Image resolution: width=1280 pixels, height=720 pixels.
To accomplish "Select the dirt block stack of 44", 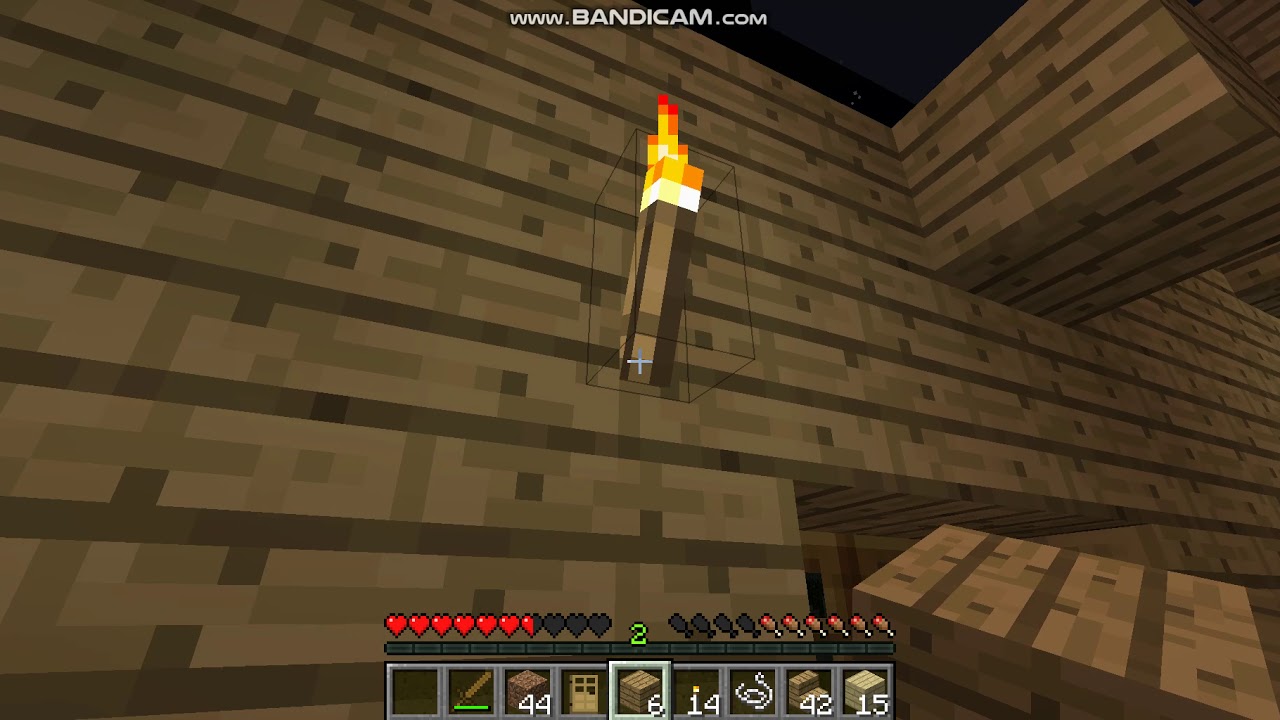I will pyautogui.click(x=526, y=690).
